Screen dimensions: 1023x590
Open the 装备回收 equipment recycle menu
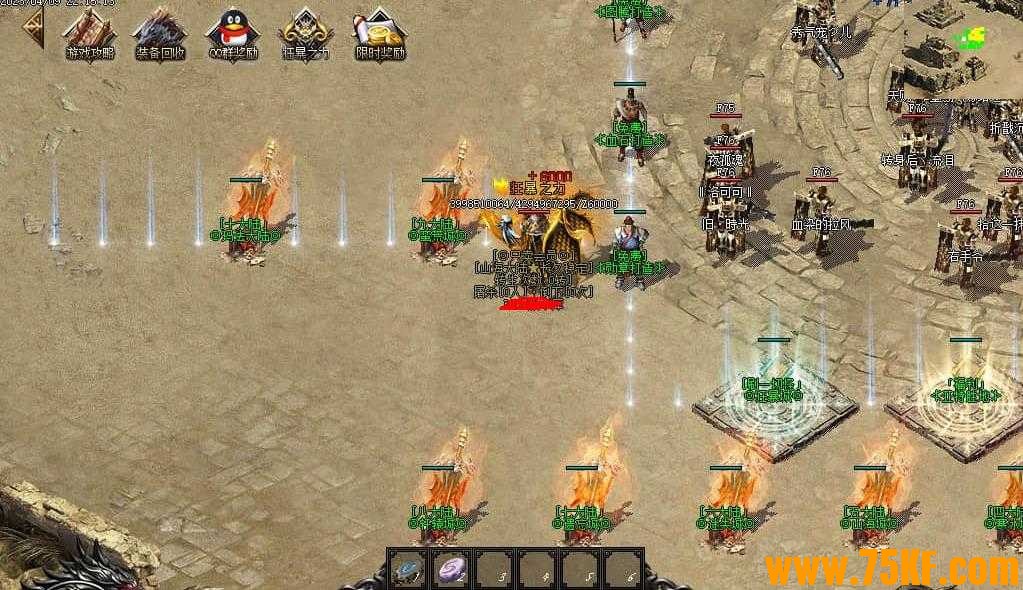(160, 33)
